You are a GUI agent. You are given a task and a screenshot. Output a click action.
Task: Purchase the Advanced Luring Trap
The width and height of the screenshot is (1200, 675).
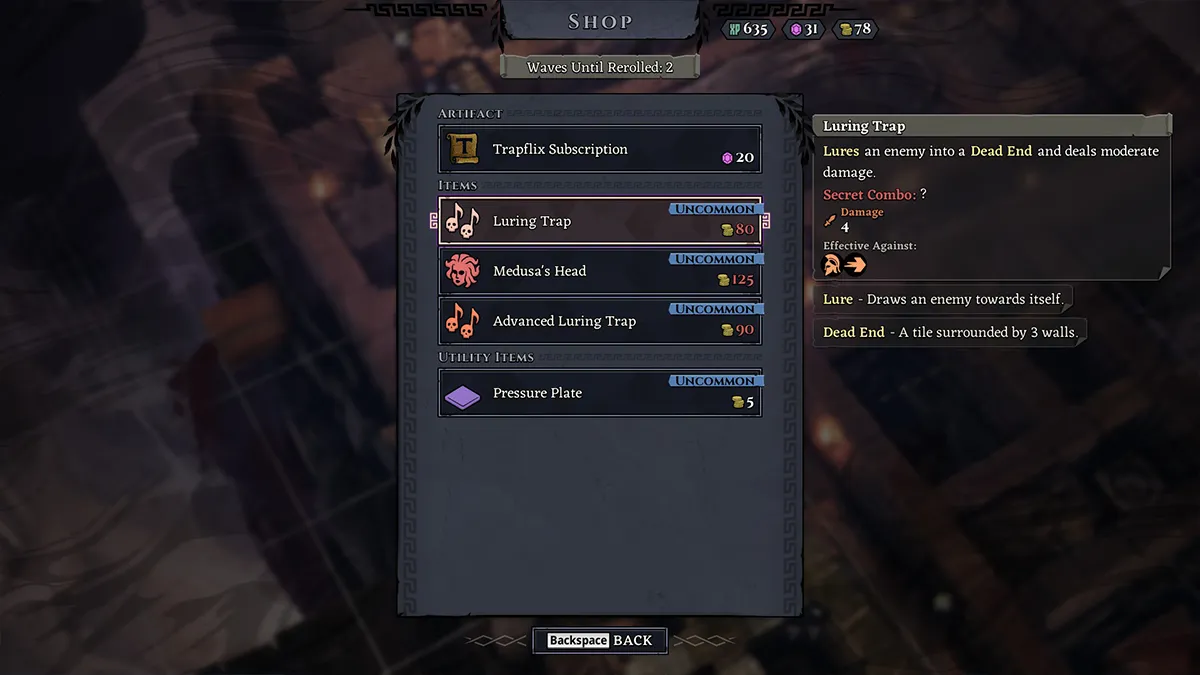(x=600, y=321)
